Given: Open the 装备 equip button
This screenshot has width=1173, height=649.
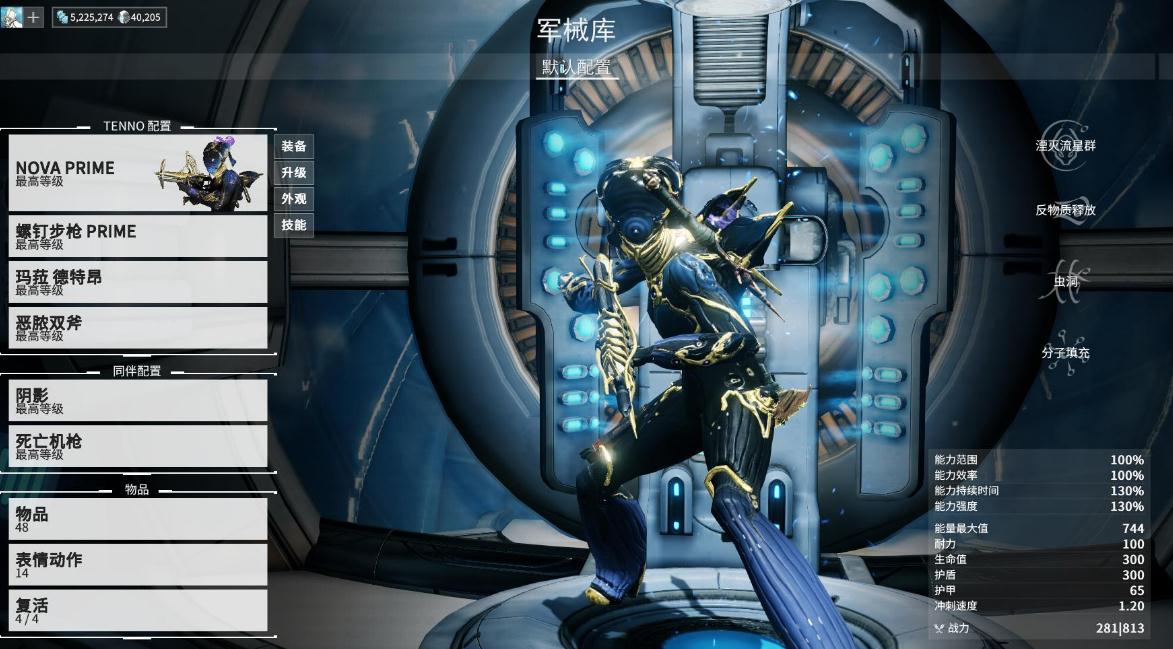Looking at the screenshot, I should tap(294, 146).
